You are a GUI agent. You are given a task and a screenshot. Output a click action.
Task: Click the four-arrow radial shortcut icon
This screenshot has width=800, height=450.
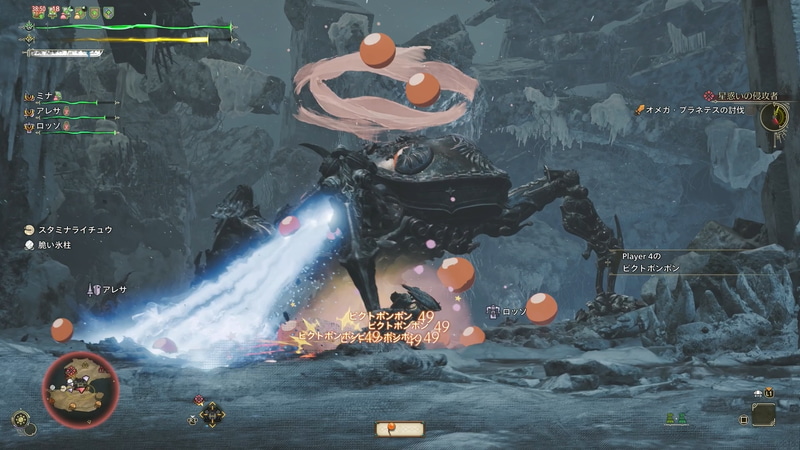[212, 414]
